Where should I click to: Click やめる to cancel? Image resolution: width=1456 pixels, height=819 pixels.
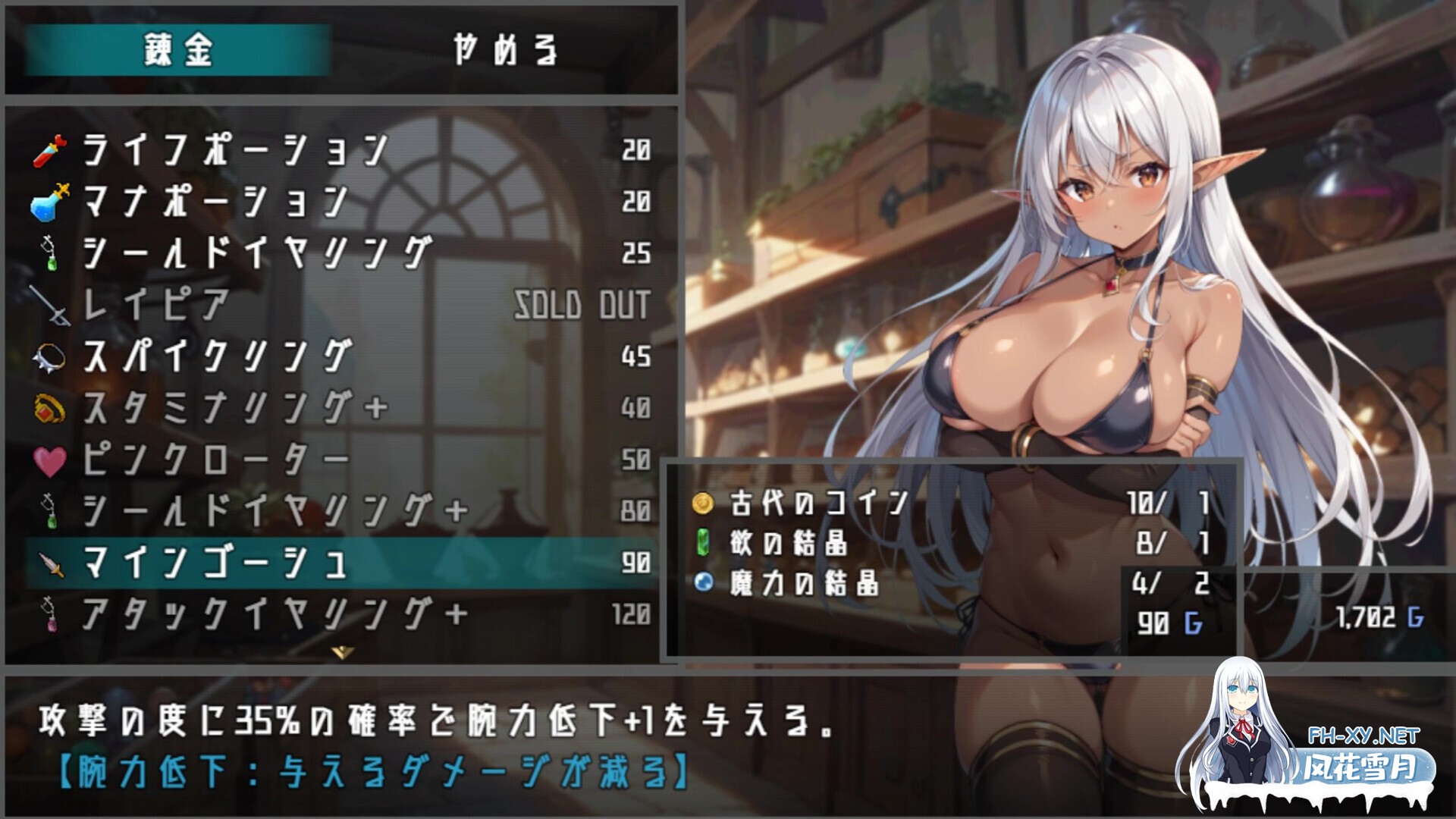pos(507,47)
